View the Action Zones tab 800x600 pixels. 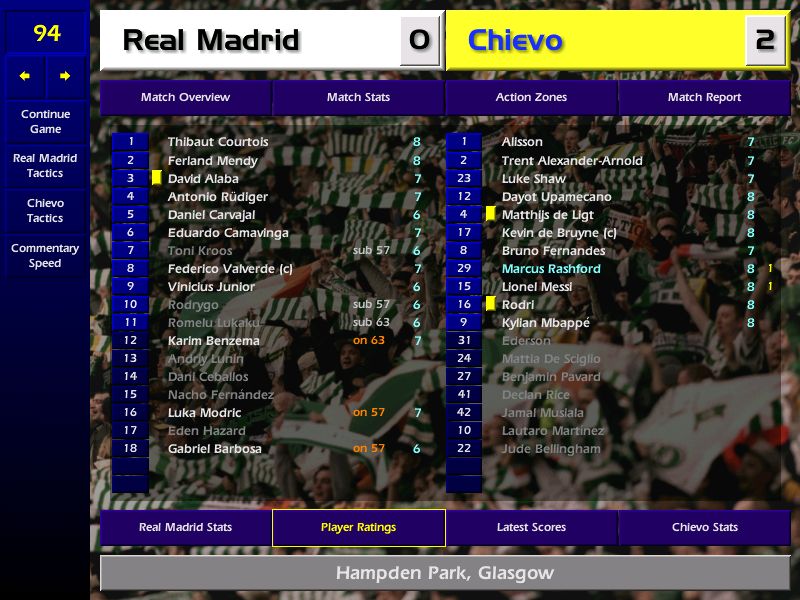pos(531,97)
